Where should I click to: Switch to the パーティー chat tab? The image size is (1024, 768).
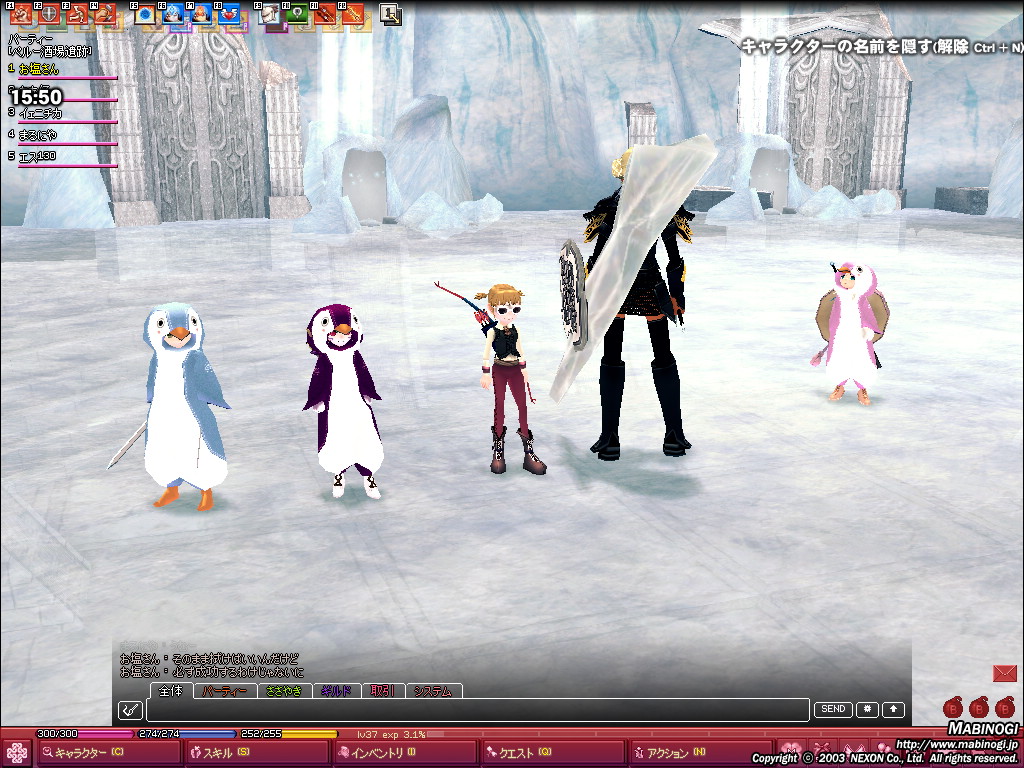[x=224, y=691]
